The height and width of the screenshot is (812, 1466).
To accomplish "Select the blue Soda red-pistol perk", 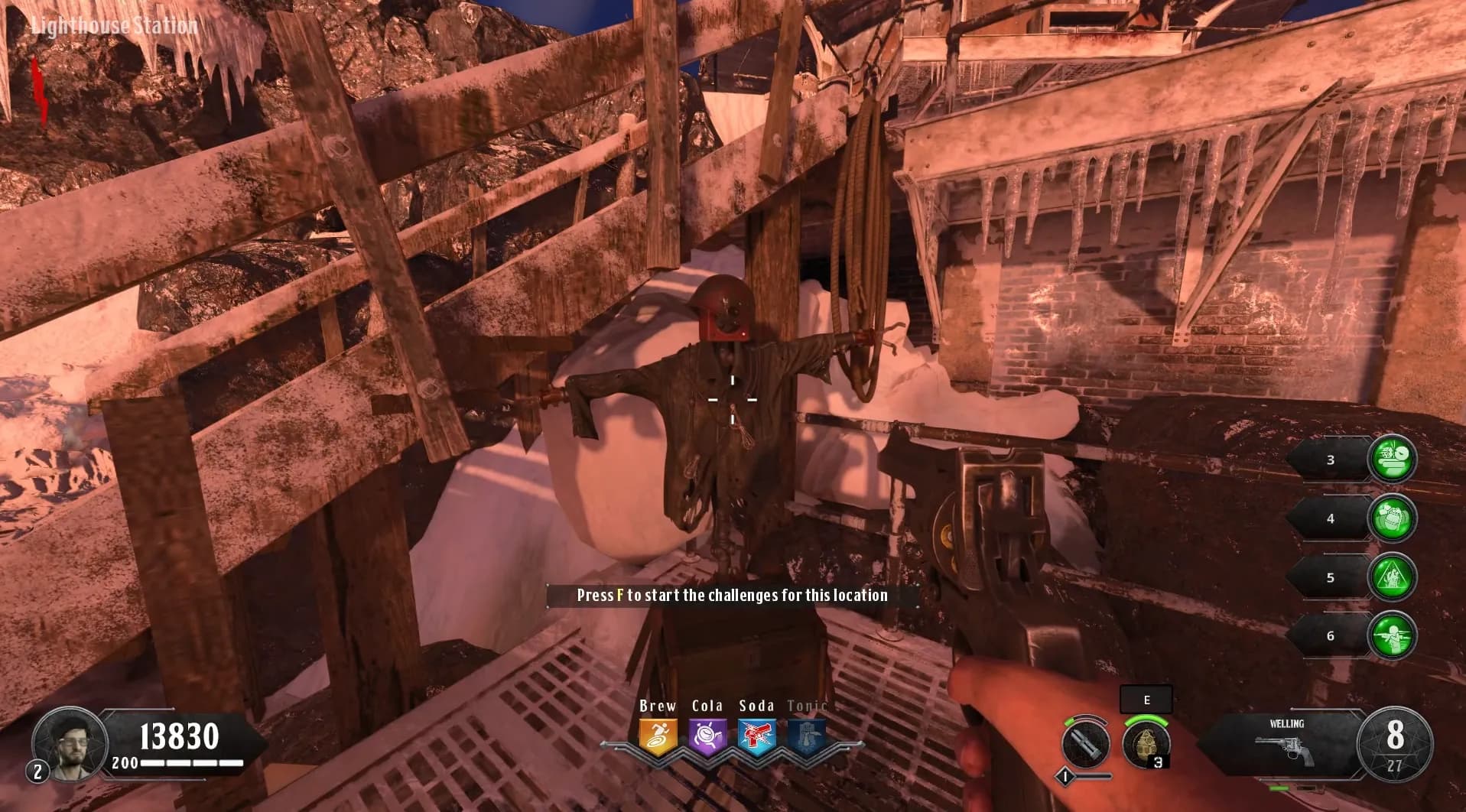I will click(x=757, y=738).
